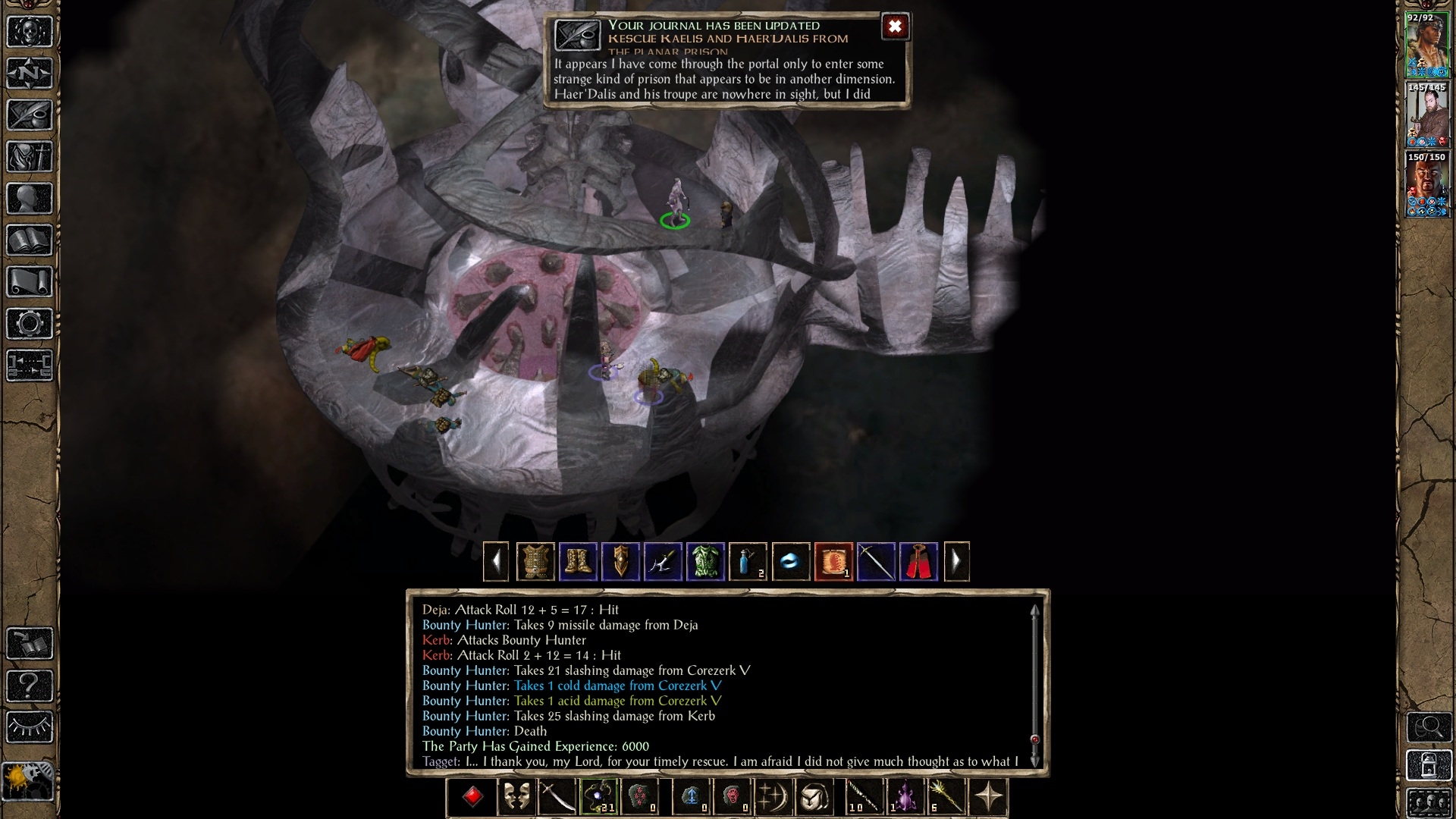This screenshot has width=1456, height=819.
Task: Open special abilities star button
Action: (x=989, y=797)
